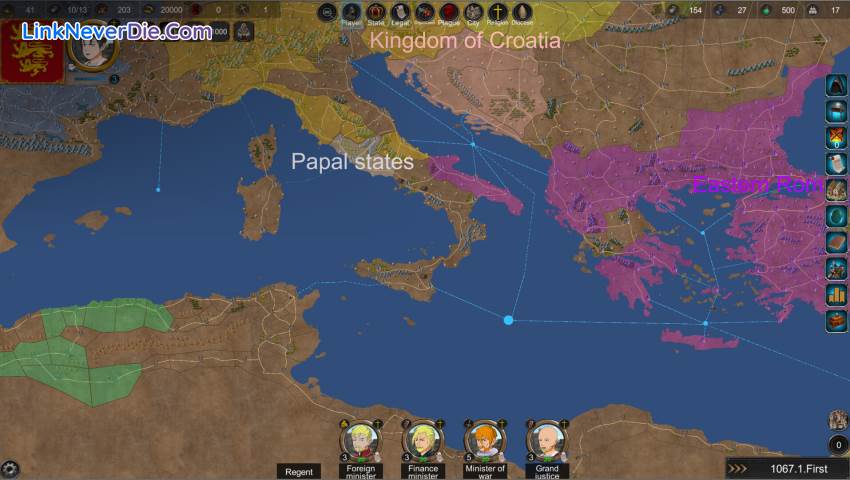Image resolution: width=850 pixels, height=480 pixels.
Task: Select the Grand justice portrait
Action: tap(546, 440)
